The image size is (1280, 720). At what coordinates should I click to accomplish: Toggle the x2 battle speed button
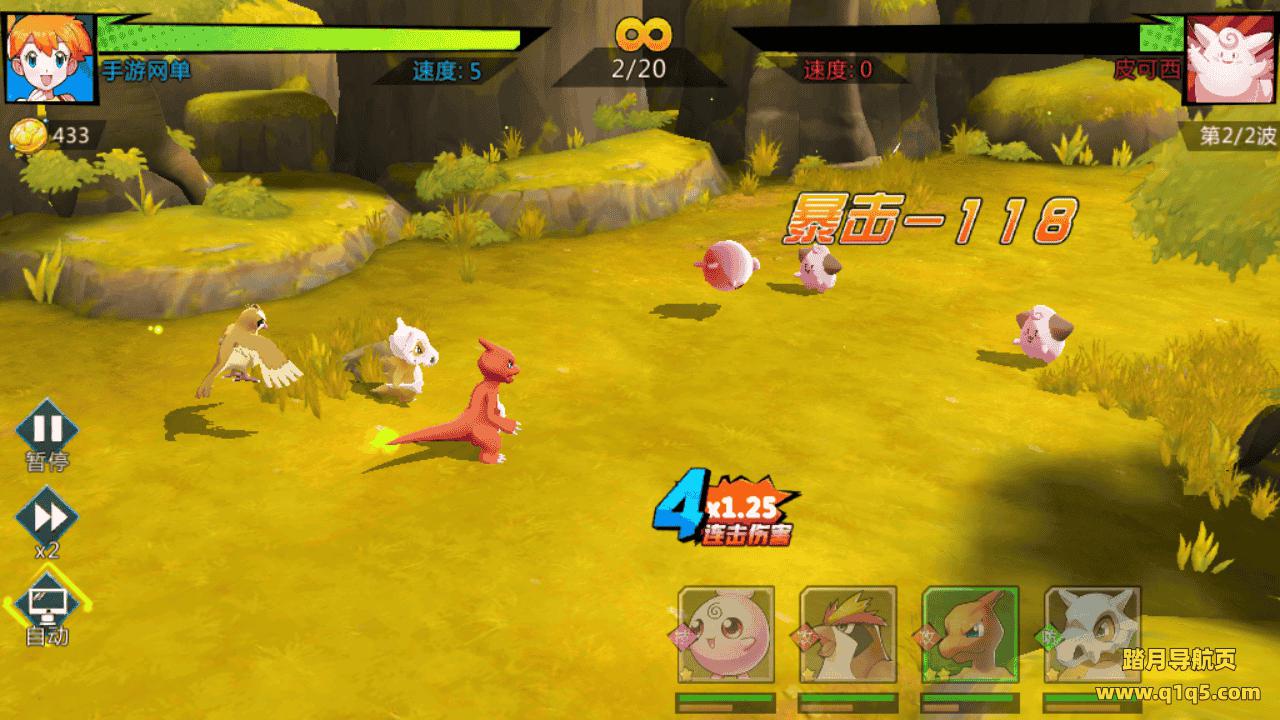point(47,518)
